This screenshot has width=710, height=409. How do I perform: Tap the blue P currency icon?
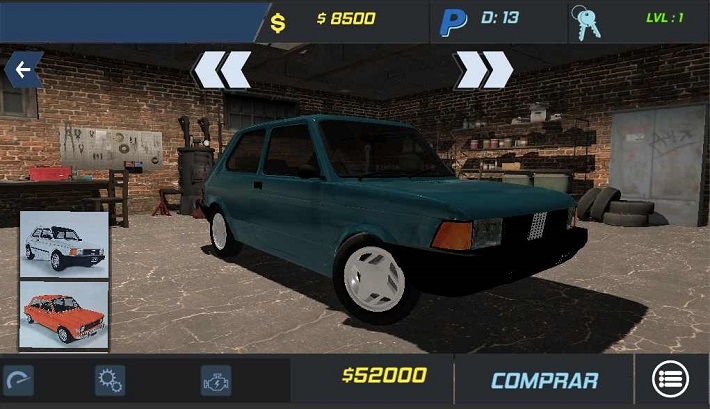[x=454, y=22]
